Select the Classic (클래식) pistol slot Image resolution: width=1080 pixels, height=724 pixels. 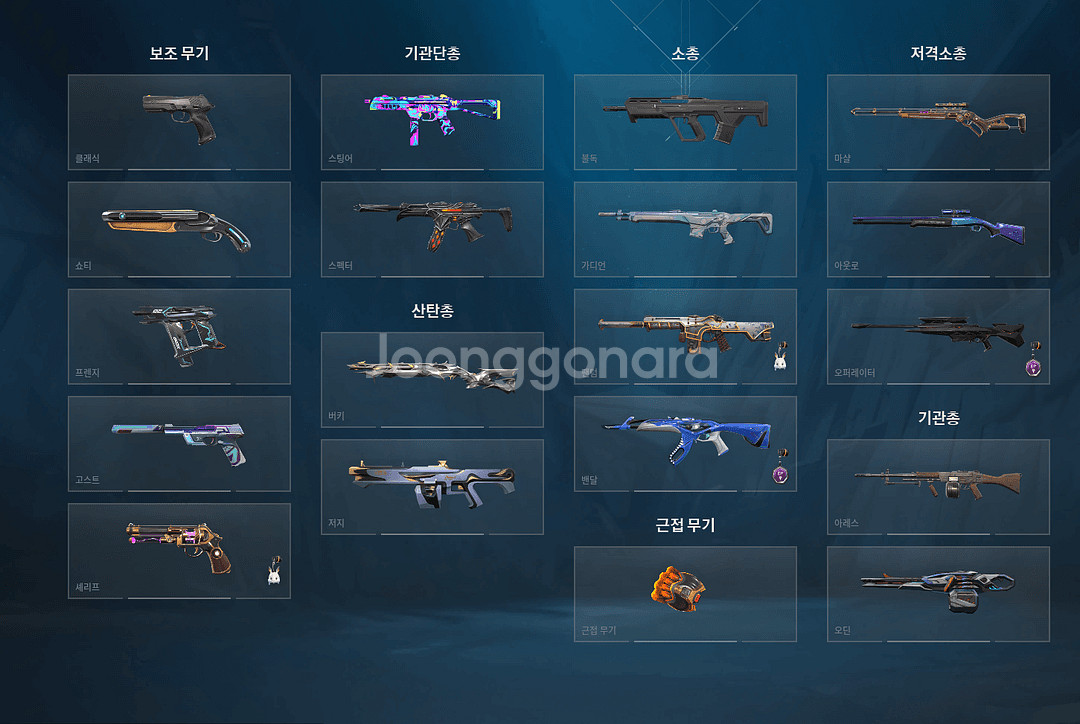tap(179, 122)
